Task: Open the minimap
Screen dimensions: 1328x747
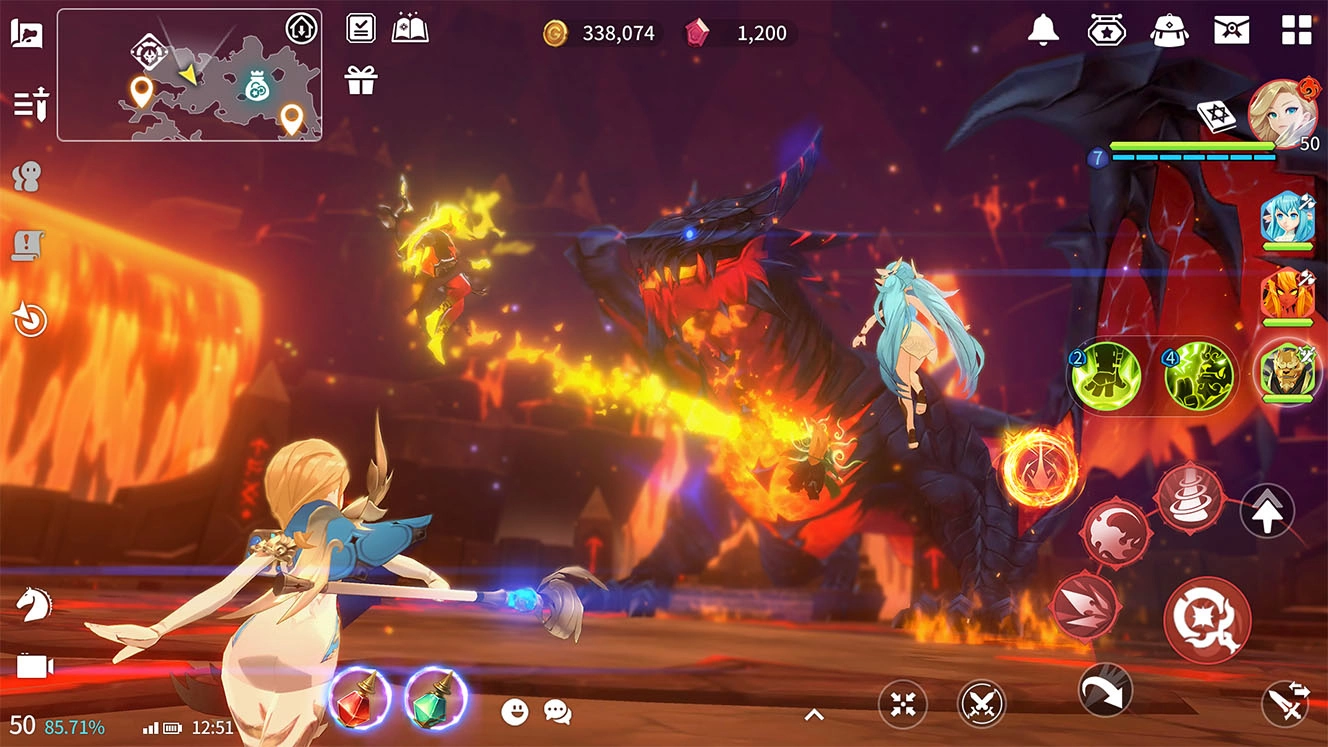Action: [189, 75]
